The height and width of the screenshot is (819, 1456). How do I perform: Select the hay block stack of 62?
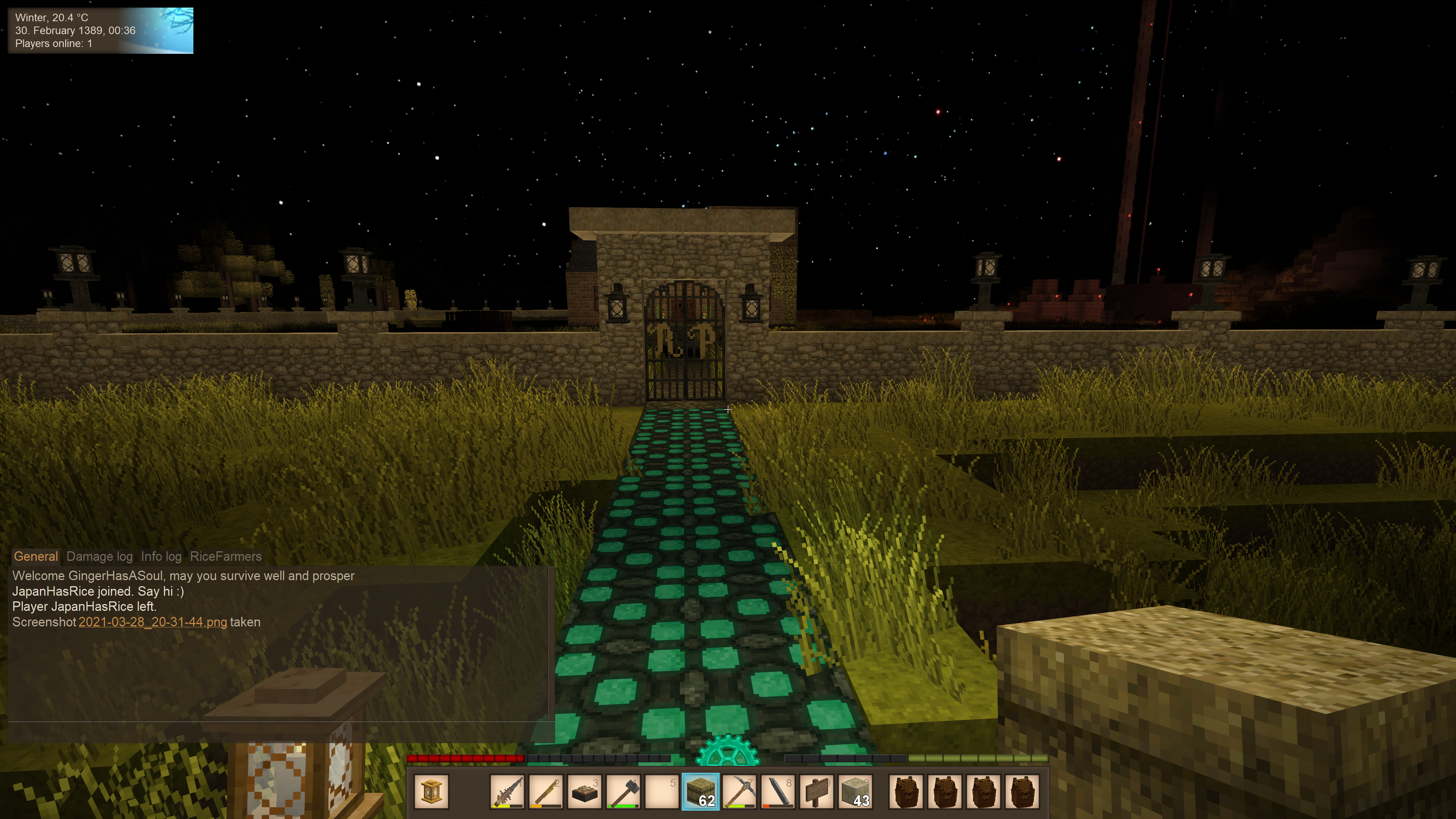(x=700, y=791)
